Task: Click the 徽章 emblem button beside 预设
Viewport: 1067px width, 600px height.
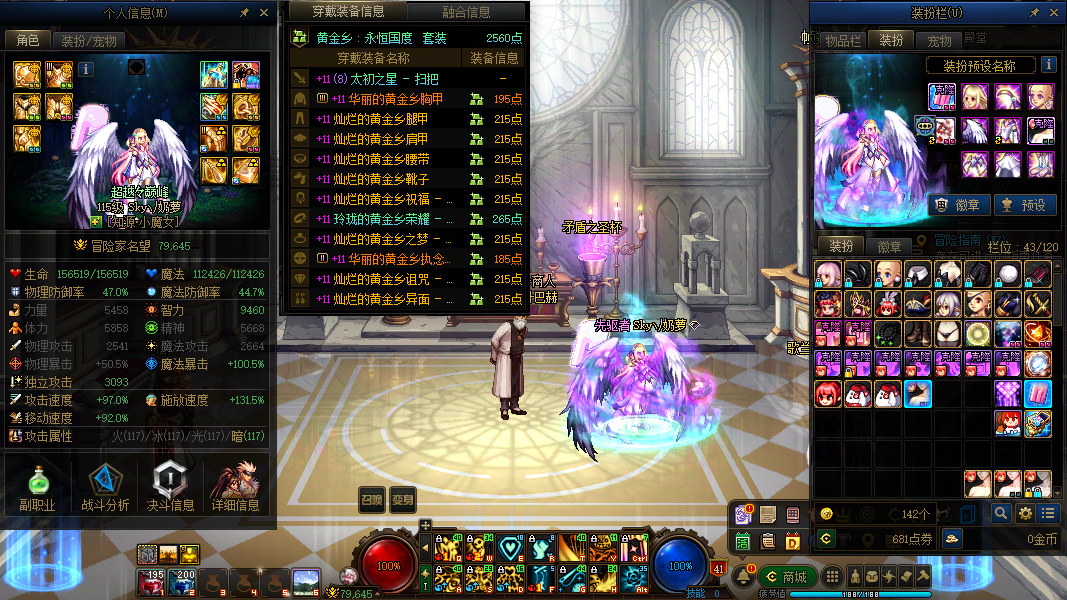Action: (960, 204)
